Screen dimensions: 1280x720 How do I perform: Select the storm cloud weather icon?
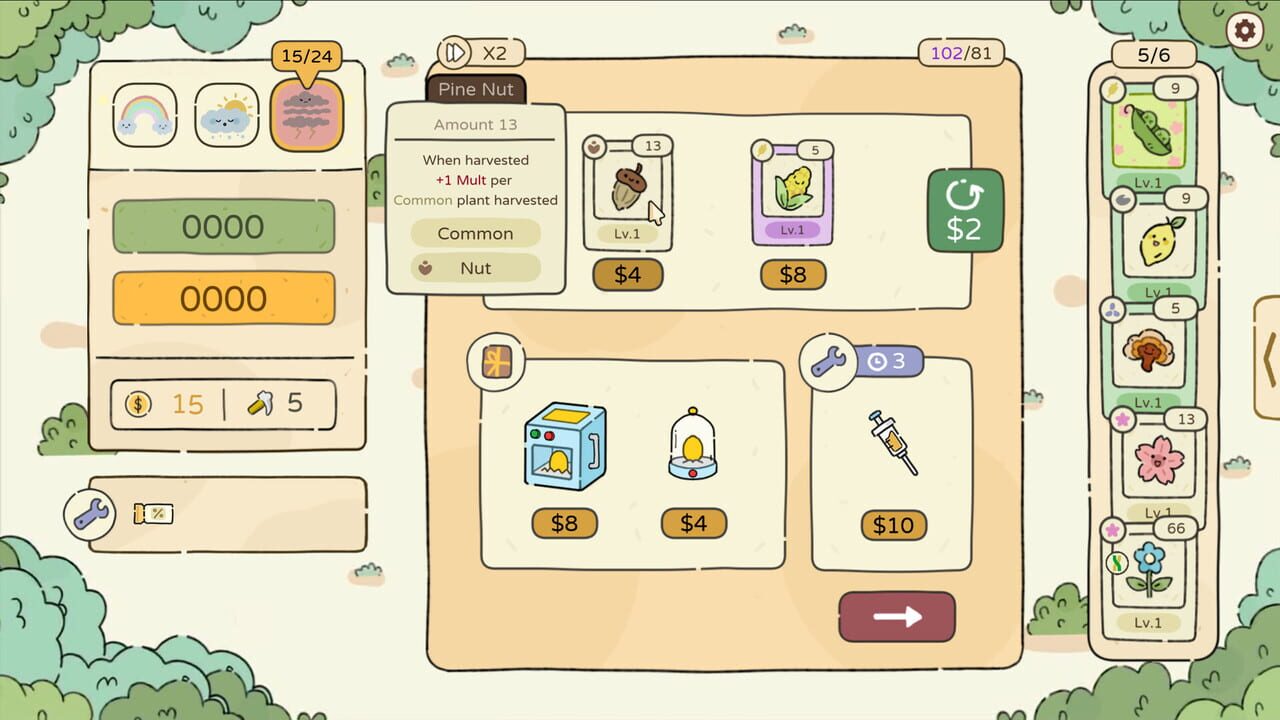click(307, 114)
